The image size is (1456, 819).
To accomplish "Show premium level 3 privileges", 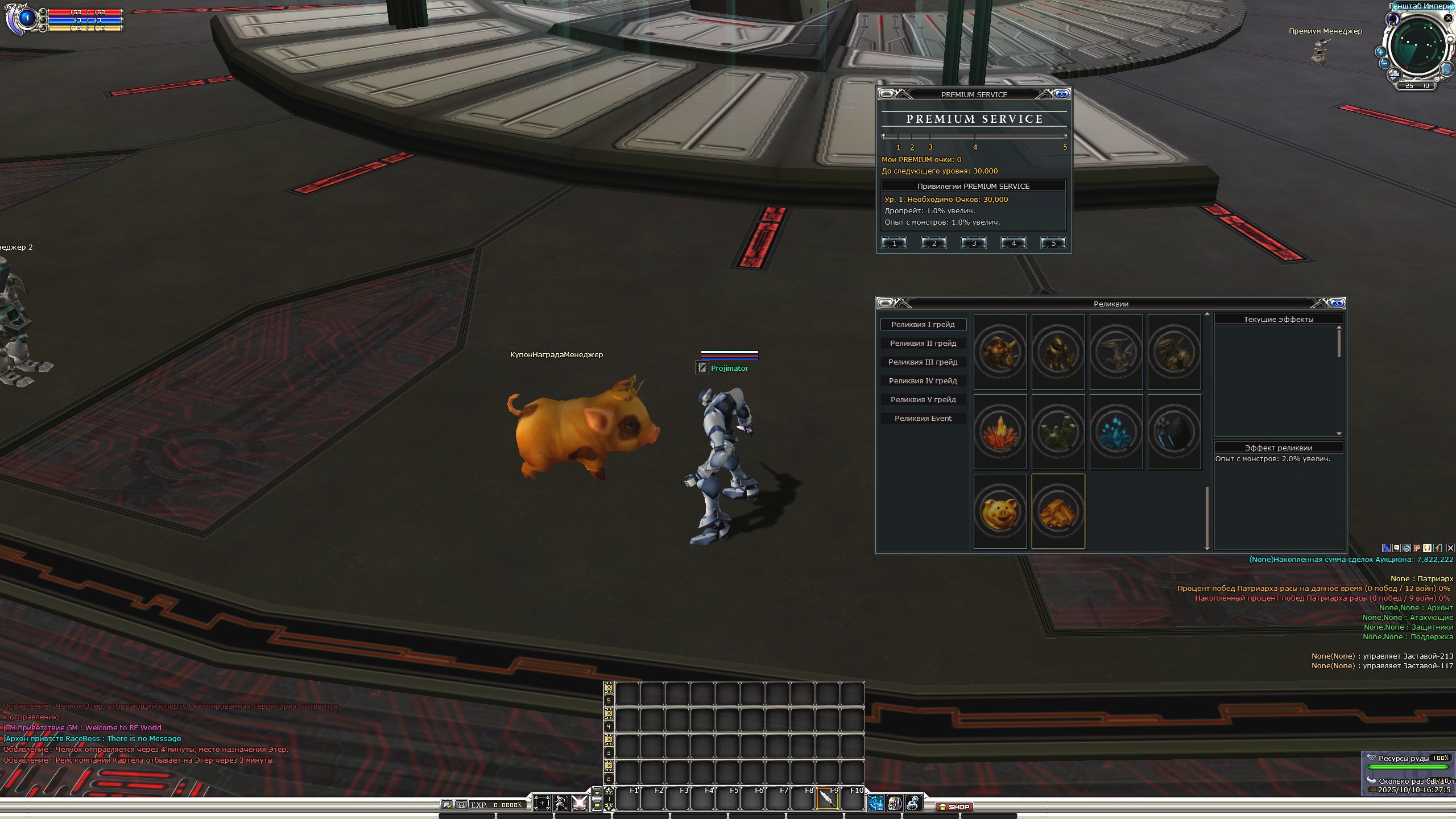I will pos(974,243).
